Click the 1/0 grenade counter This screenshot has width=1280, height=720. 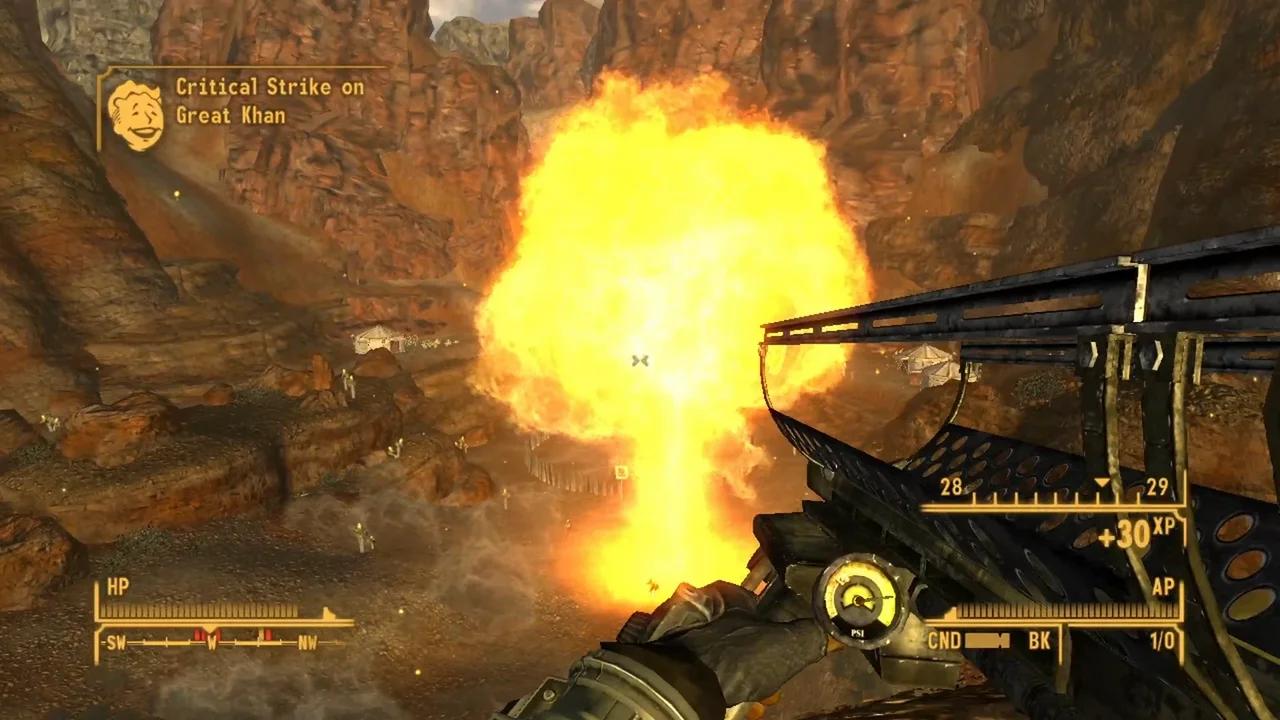pos(1162,639)
